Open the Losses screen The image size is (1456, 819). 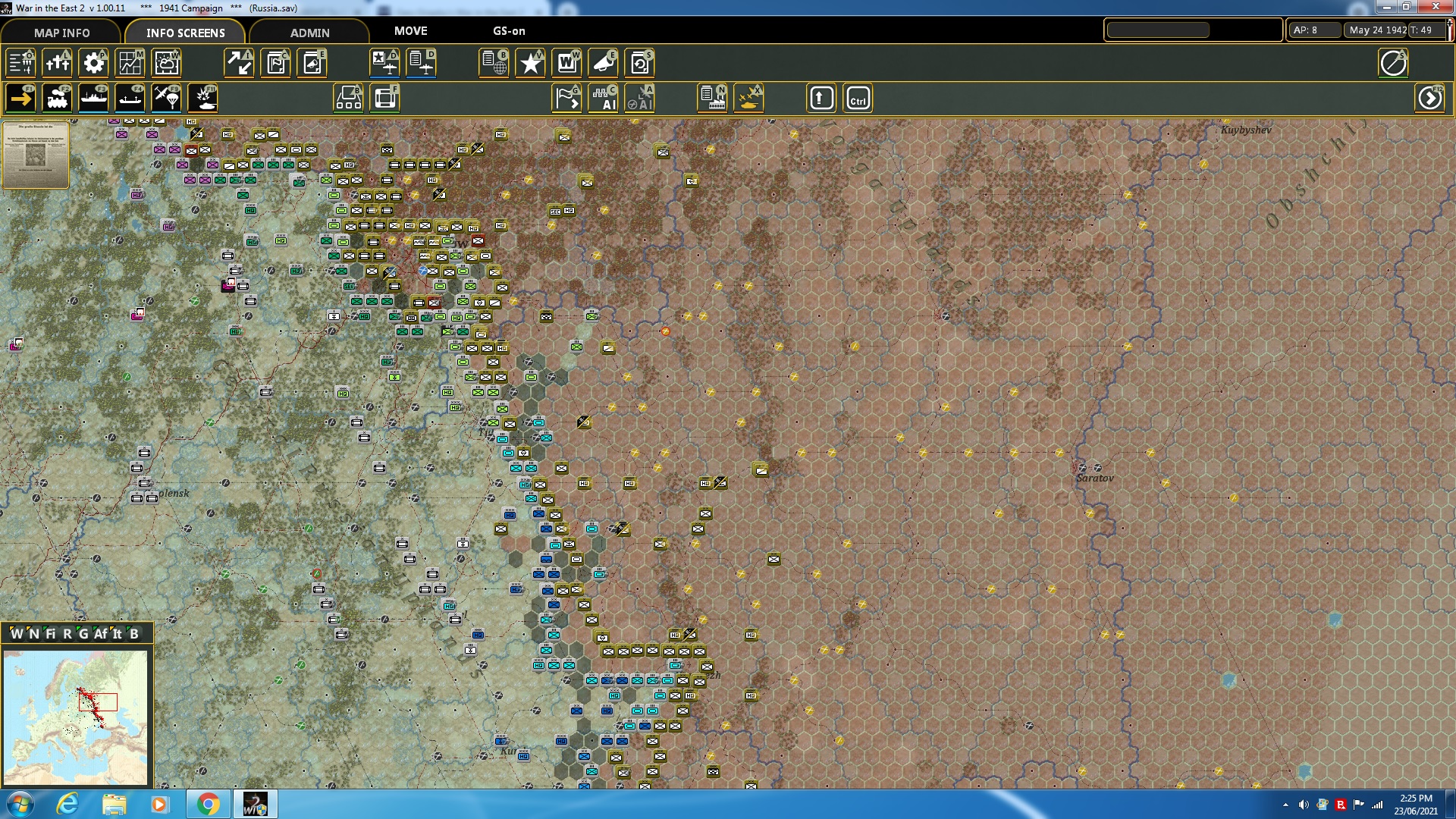point(57,64)
